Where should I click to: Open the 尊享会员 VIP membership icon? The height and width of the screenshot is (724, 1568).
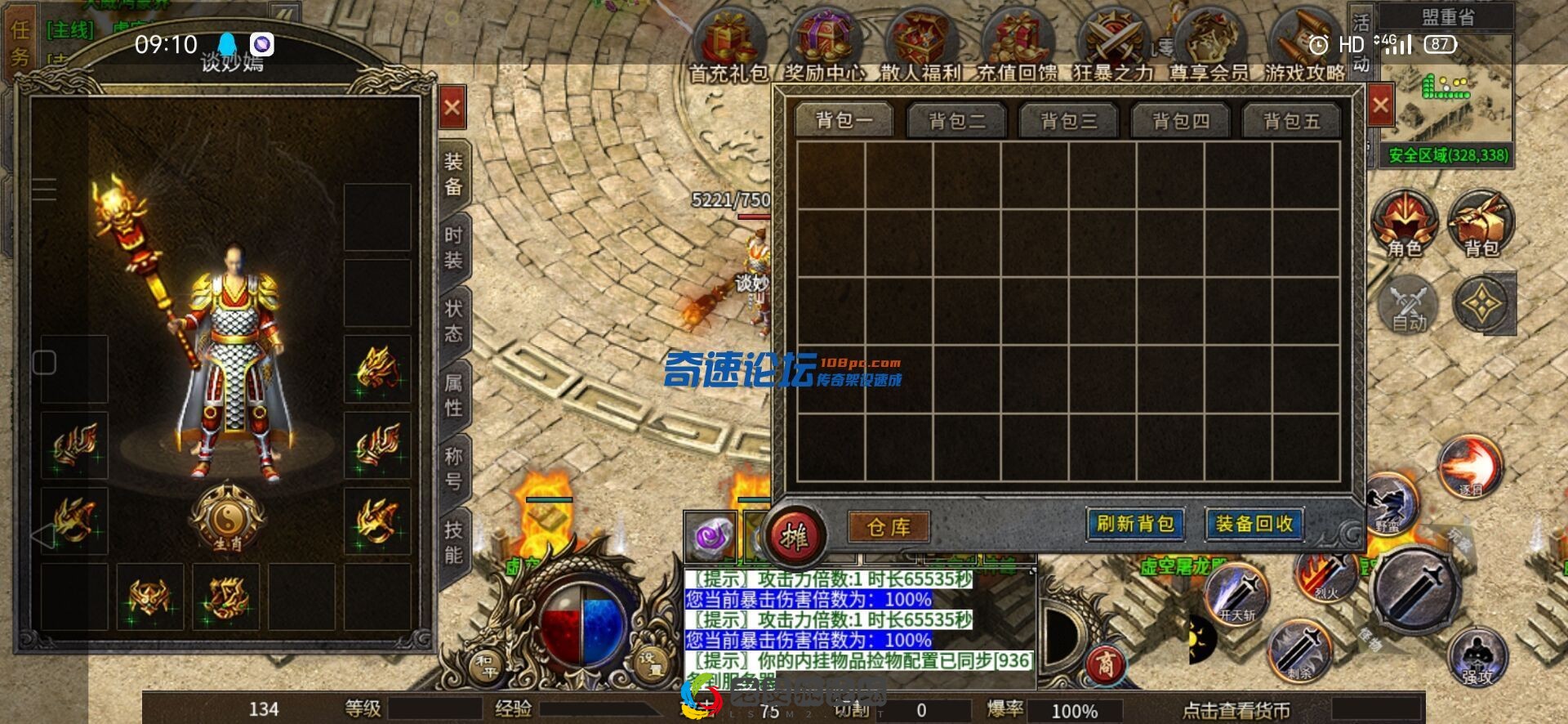click(x=1209, y=47)
